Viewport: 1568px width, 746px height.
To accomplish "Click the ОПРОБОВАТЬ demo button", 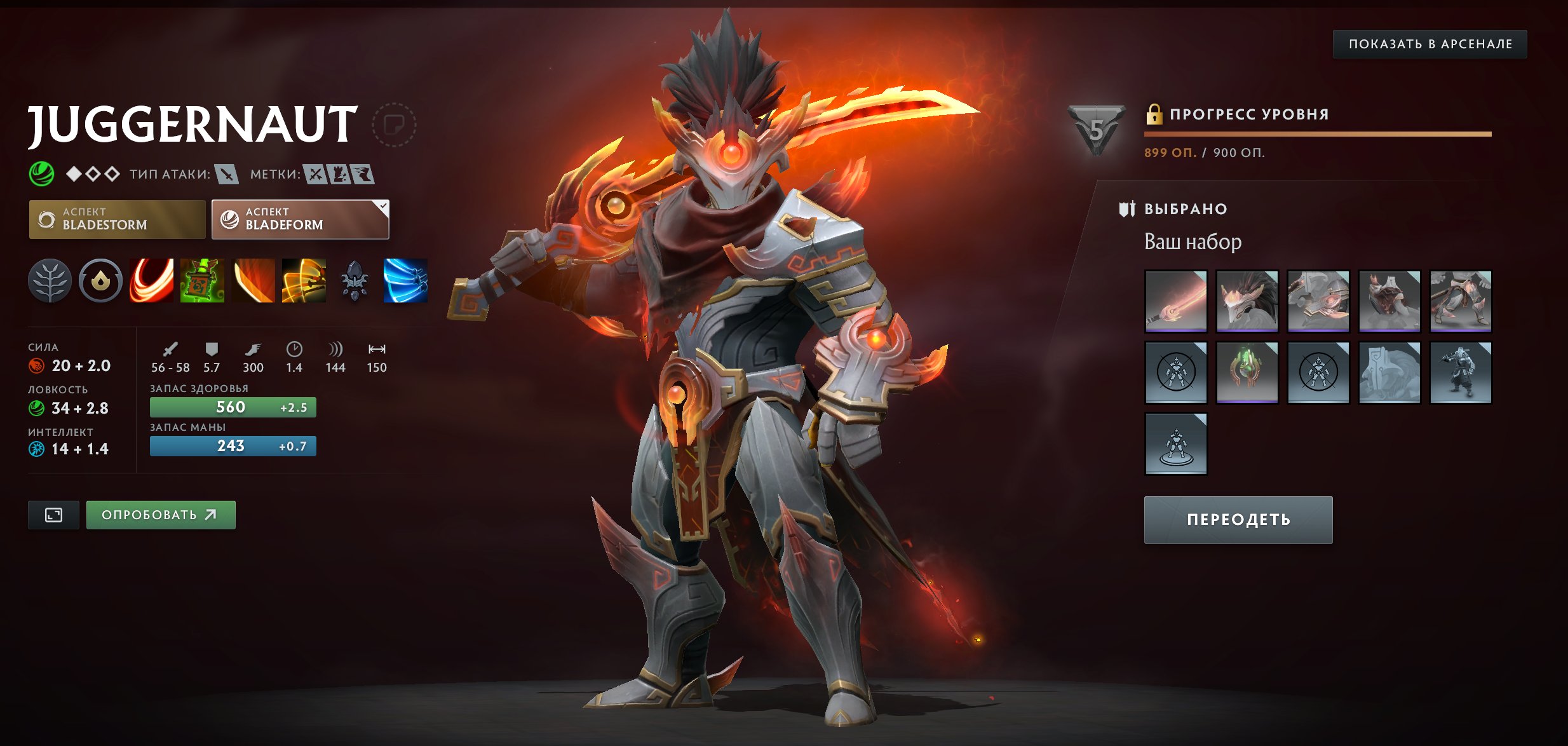I will [x=161, y=515].
